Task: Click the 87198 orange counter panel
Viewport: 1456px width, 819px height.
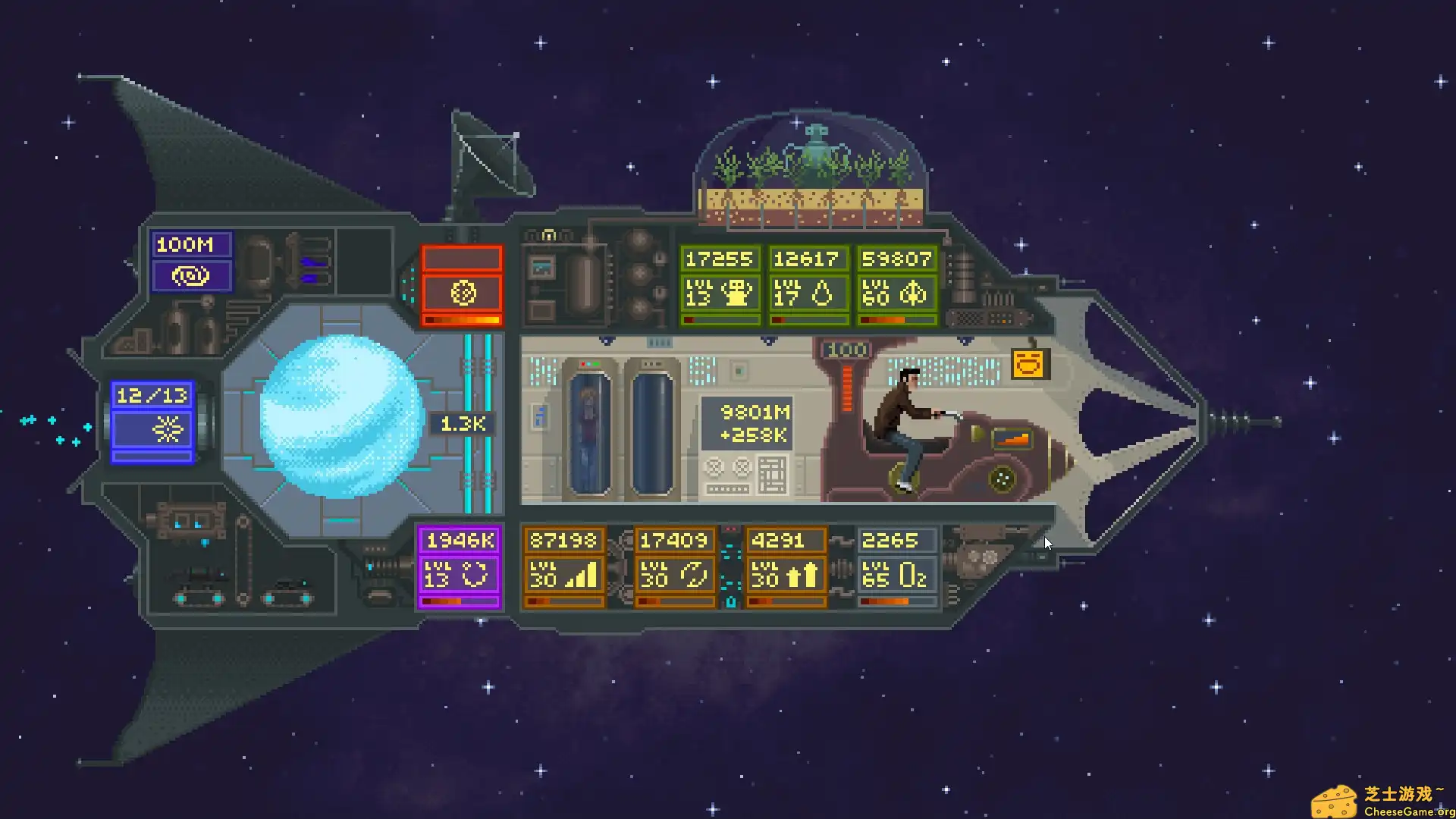Action: click(x=562, y=541)
